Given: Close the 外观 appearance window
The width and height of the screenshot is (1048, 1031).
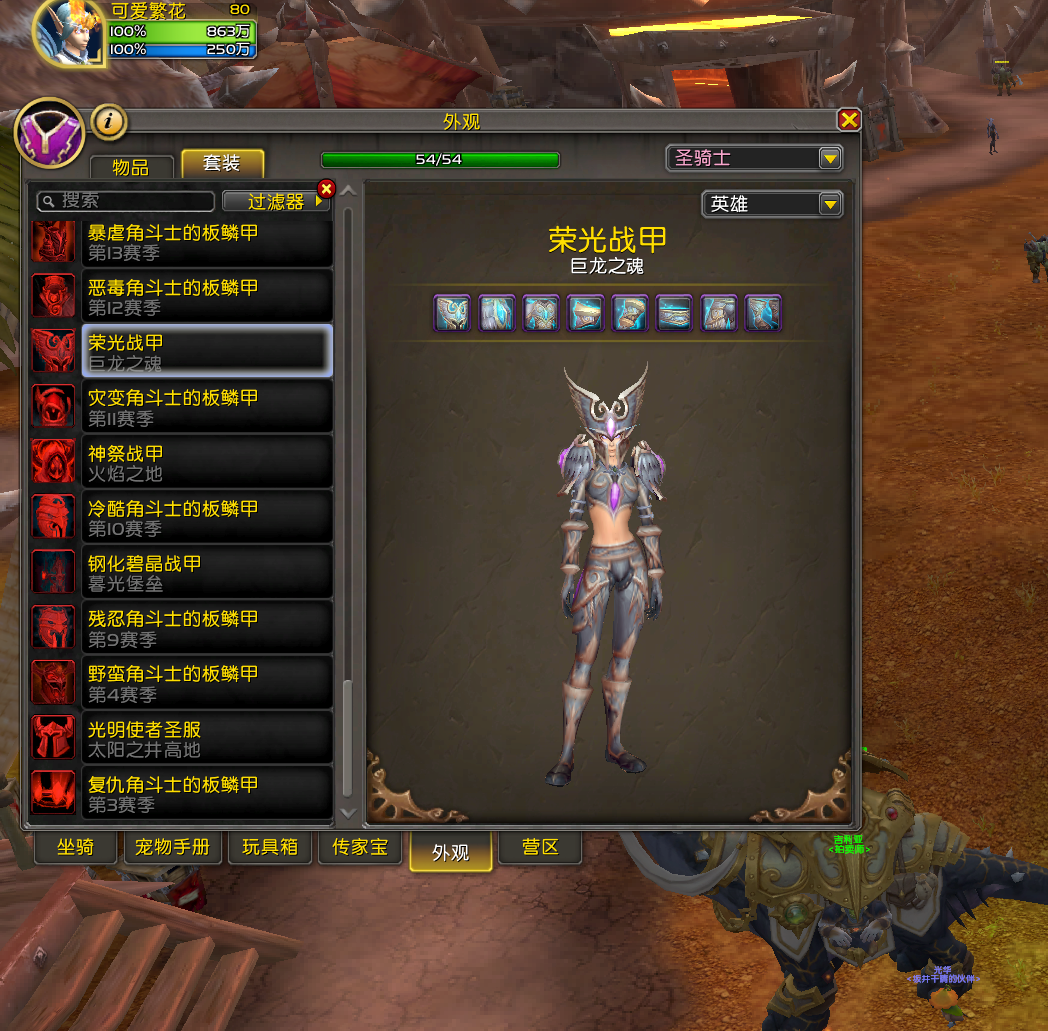Looking at the screenshot, I should (849, 120).
